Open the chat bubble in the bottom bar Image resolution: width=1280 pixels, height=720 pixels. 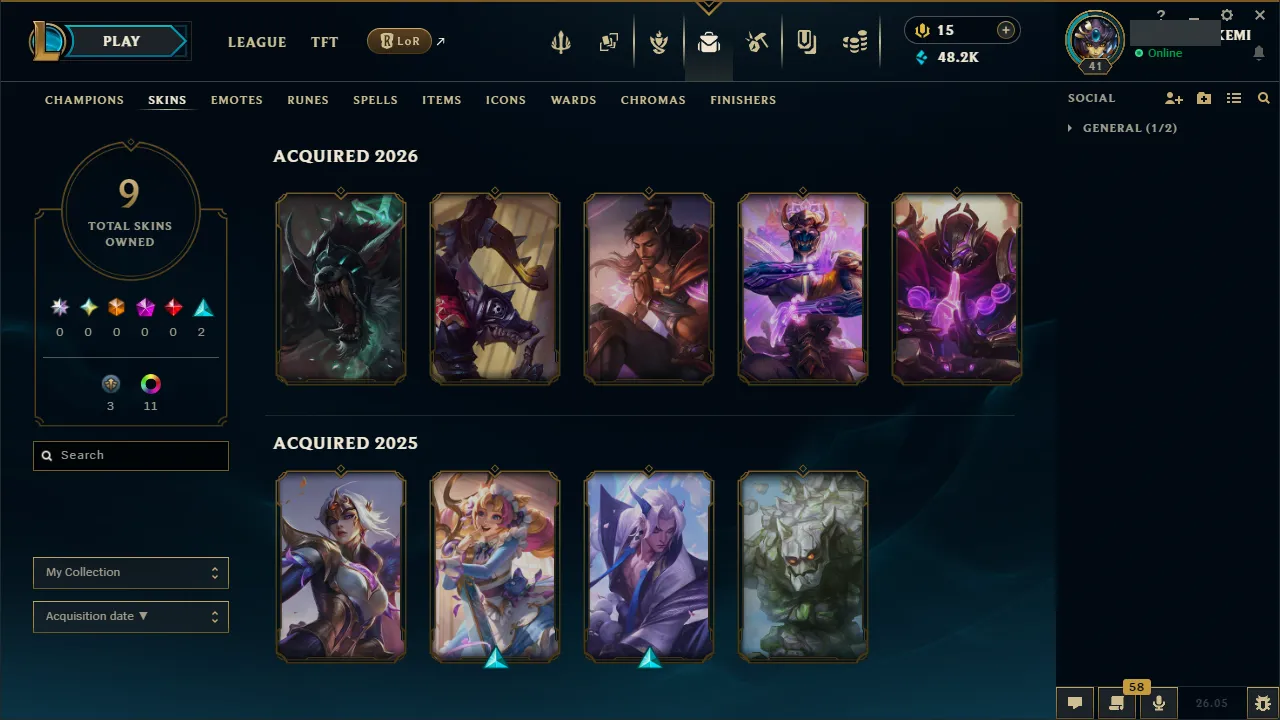click(x=1075, y=702)
